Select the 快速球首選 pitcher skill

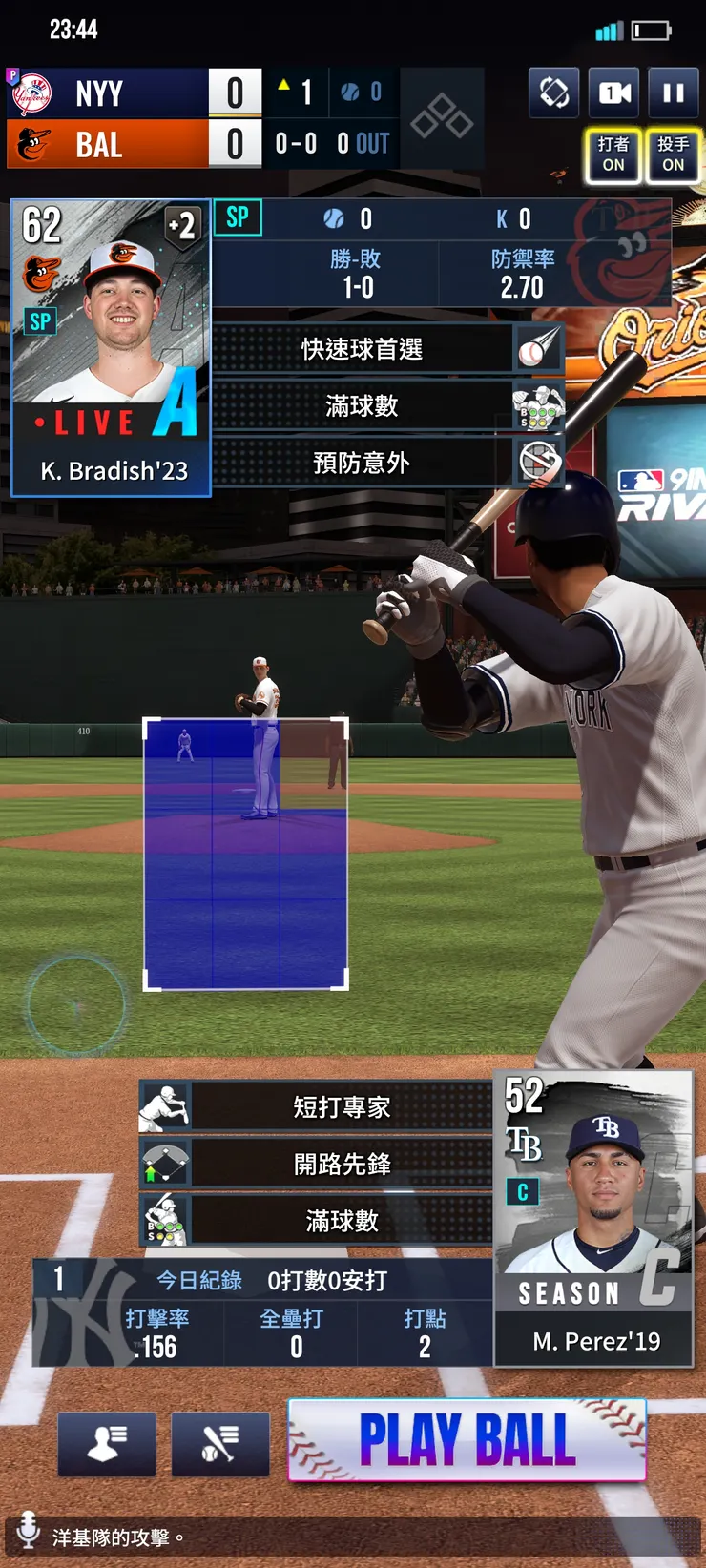[362, 349]
